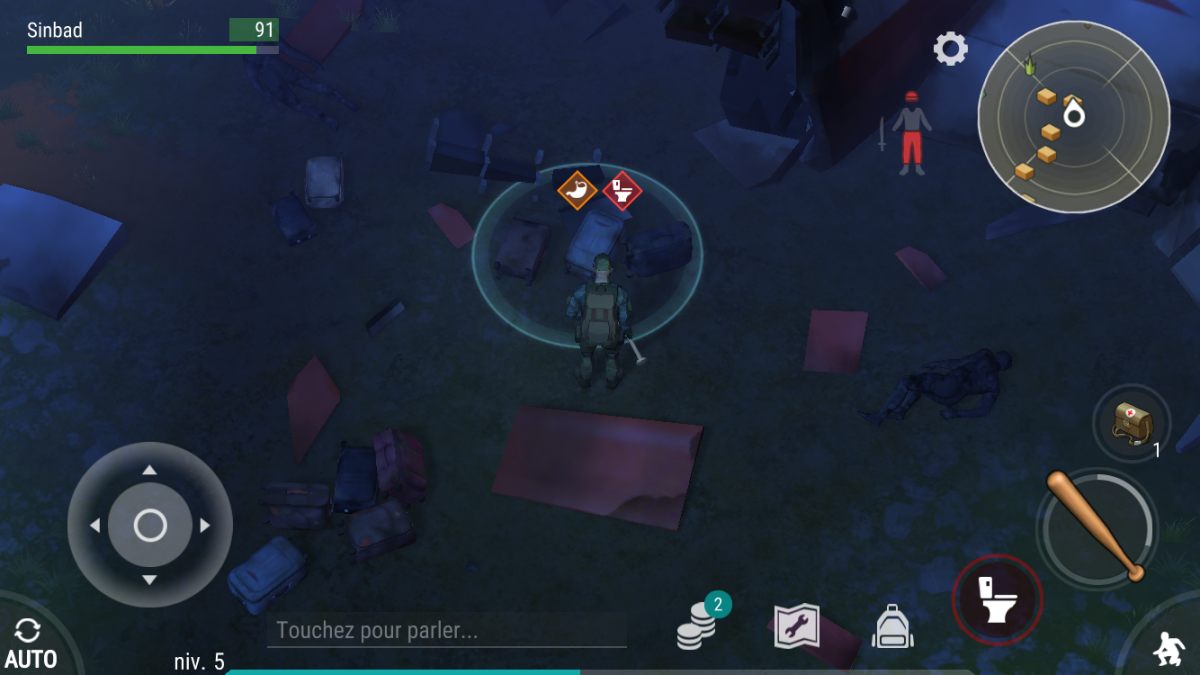This screenshot has width=1200, height=675.
Task: Tap the virtual joystick center
Action: pyautogui.click(x=150, y=525)
